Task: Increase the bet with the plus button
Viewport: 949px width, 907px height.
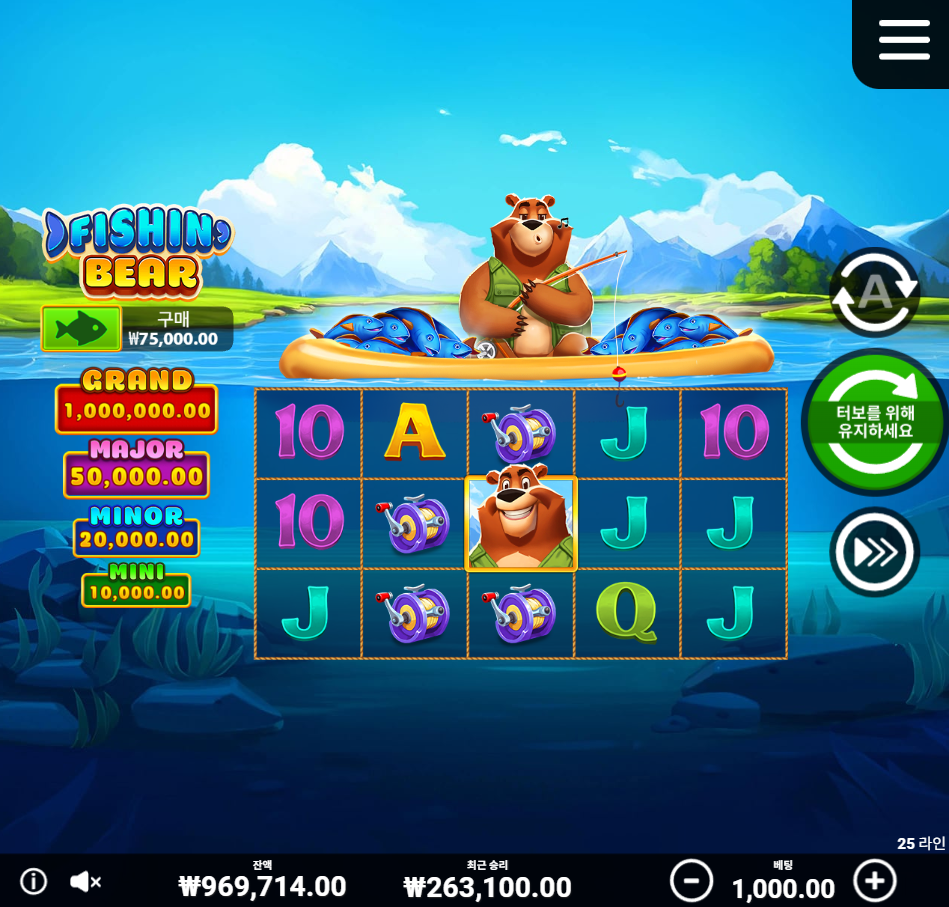Action: [875, 881]
